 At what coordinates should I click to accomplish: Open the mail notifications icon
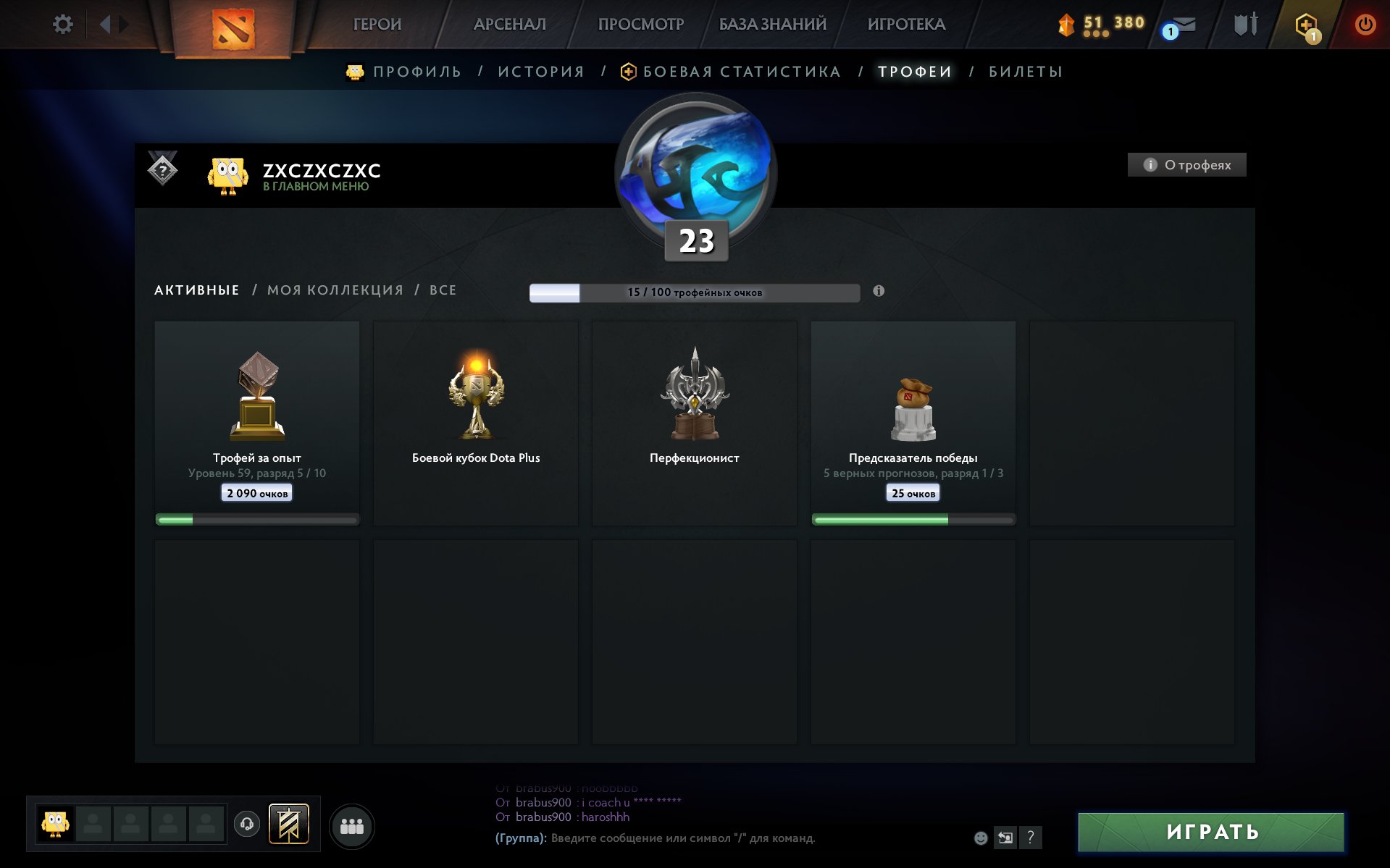1184,24
